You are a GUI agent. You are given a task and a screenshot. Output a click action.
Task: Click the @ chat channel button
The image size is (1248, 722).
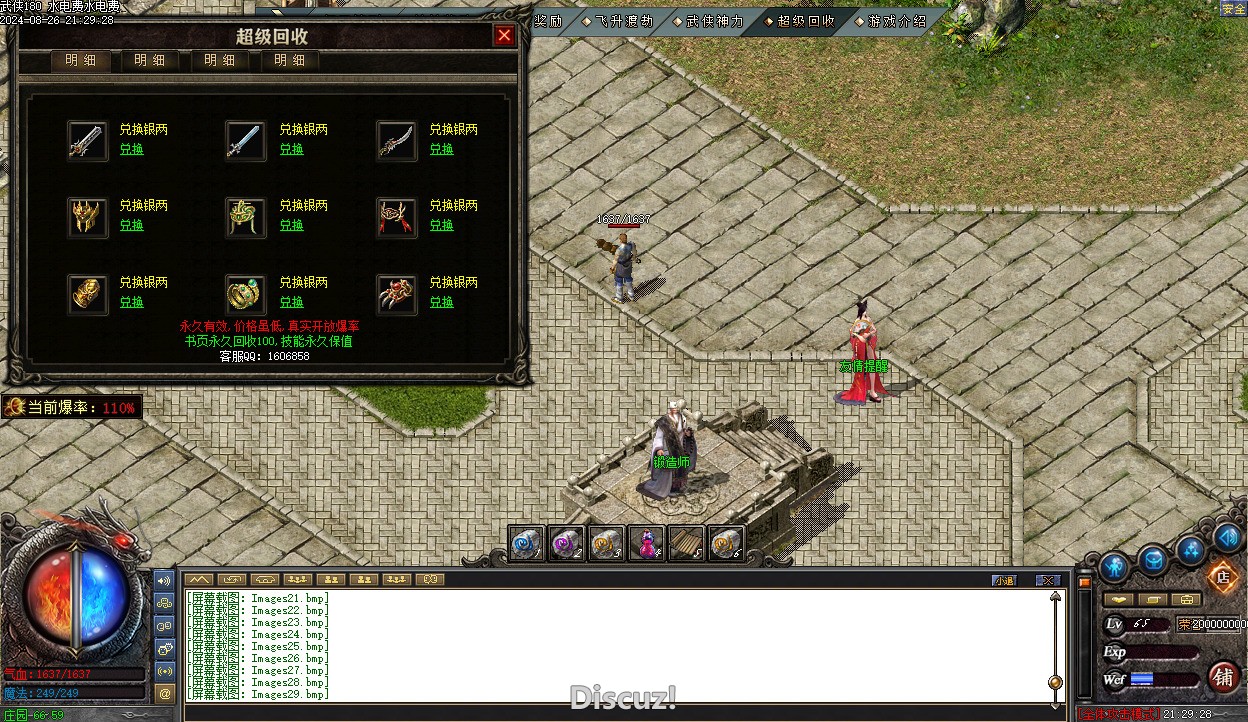coord(165,692)
